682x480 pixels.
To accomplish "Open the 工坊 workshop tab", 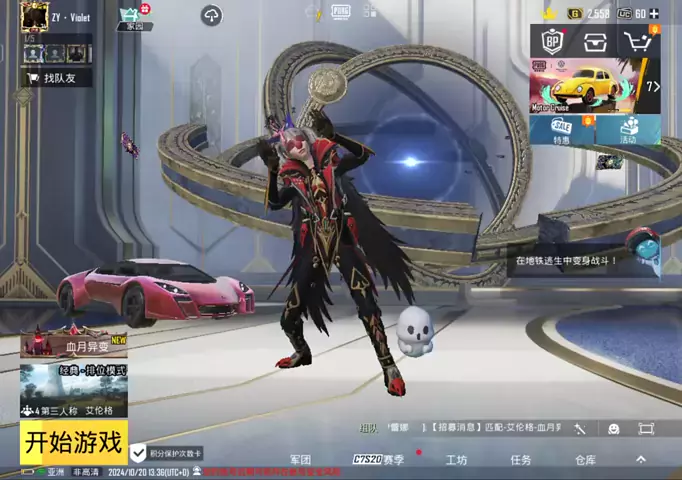I will [456, 460].
